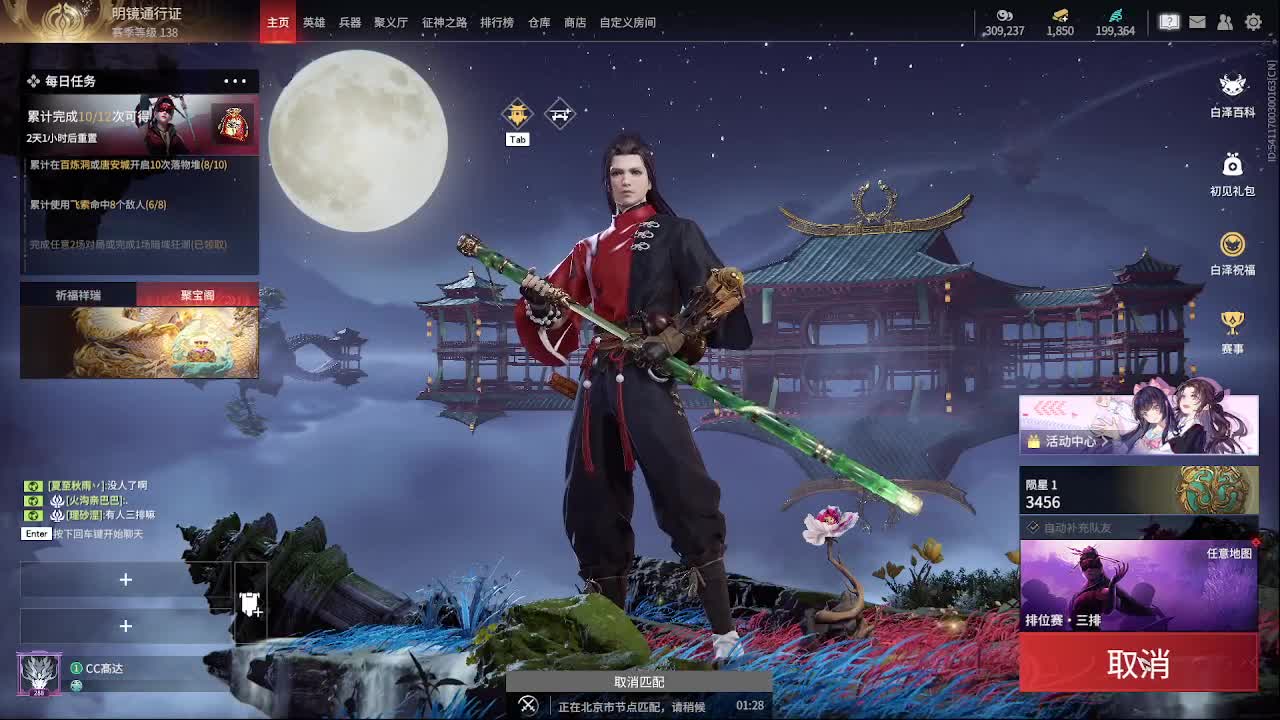Expand the 陨星1 rank details panel
This screenshot has width=1280, height=720.
point(1138,490)
